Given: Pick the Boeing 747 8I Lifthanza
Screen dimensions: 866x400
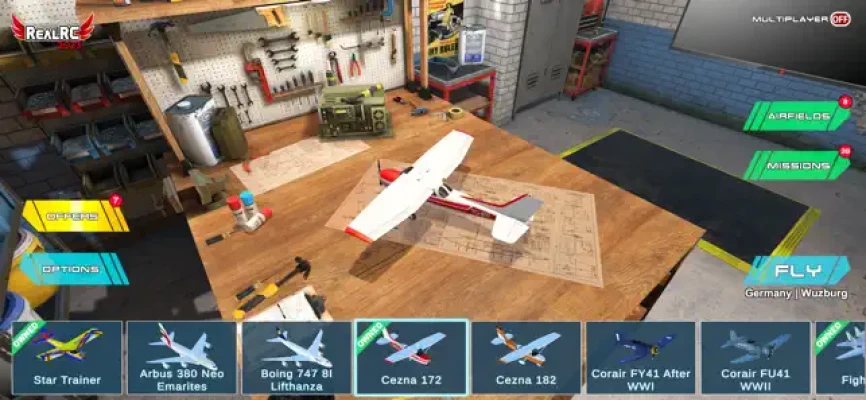Looking at the screenshot, I should click(296, 357).
